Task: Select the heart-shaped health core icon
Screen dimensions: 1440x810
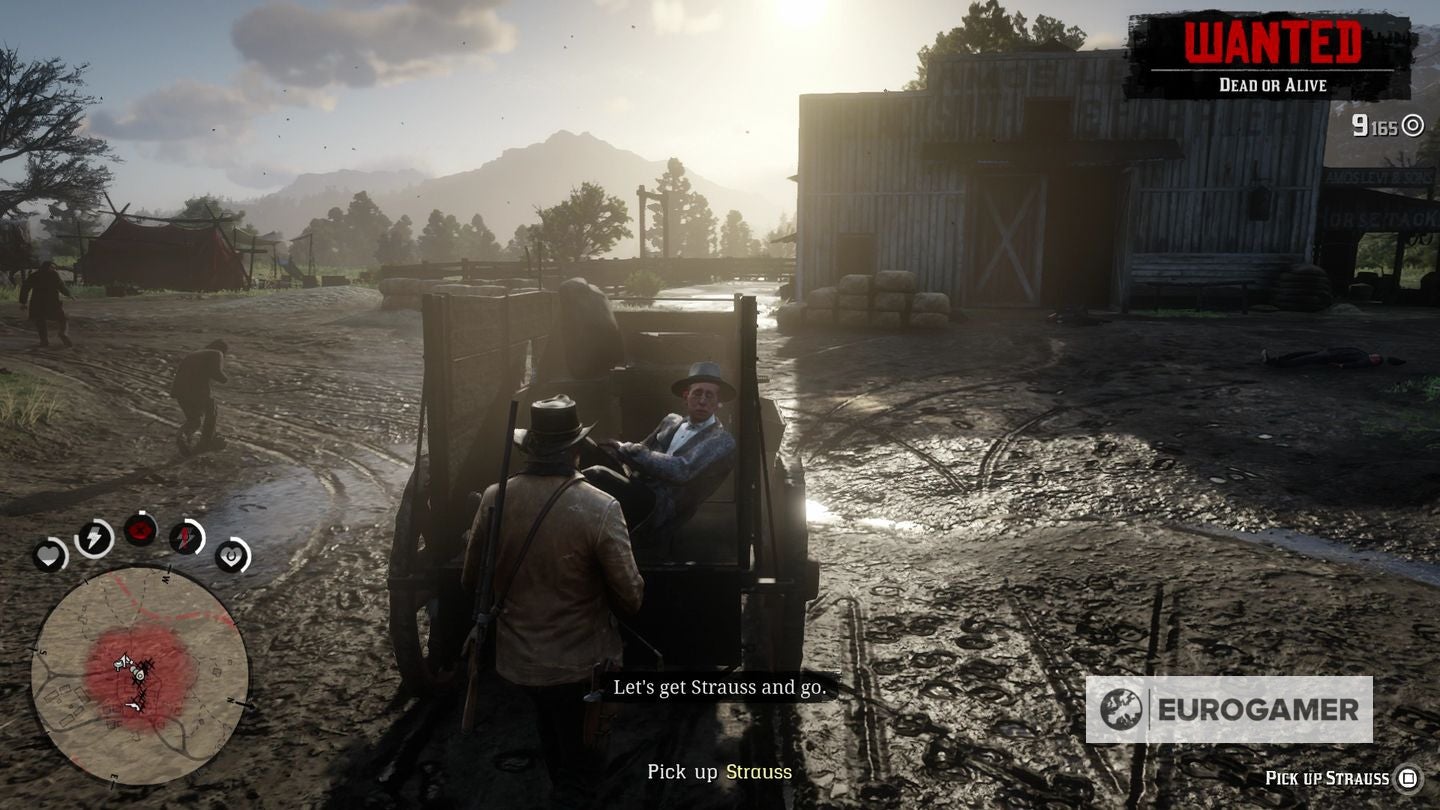Action: pos(49,557)
